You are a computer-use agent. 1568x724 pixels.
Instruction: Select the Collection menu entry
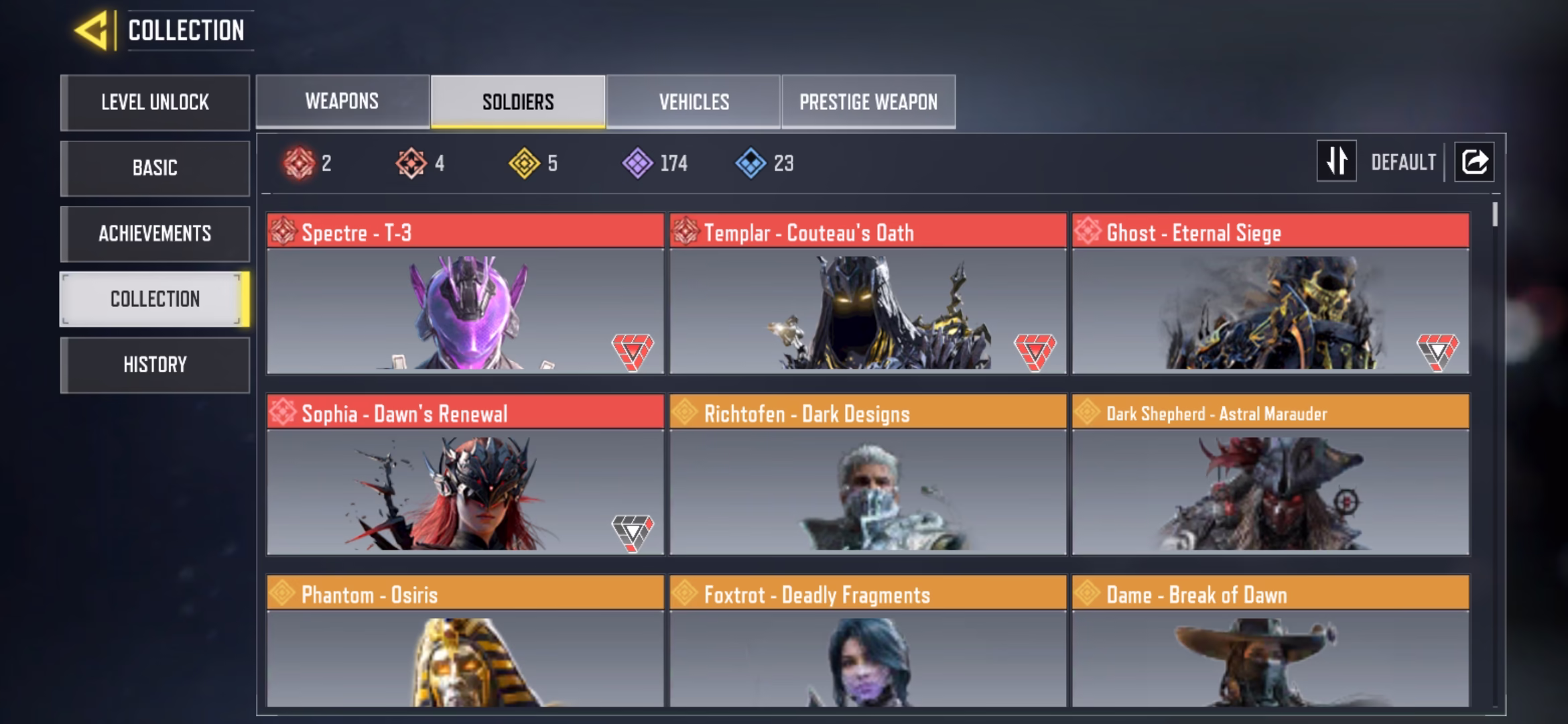155,299
